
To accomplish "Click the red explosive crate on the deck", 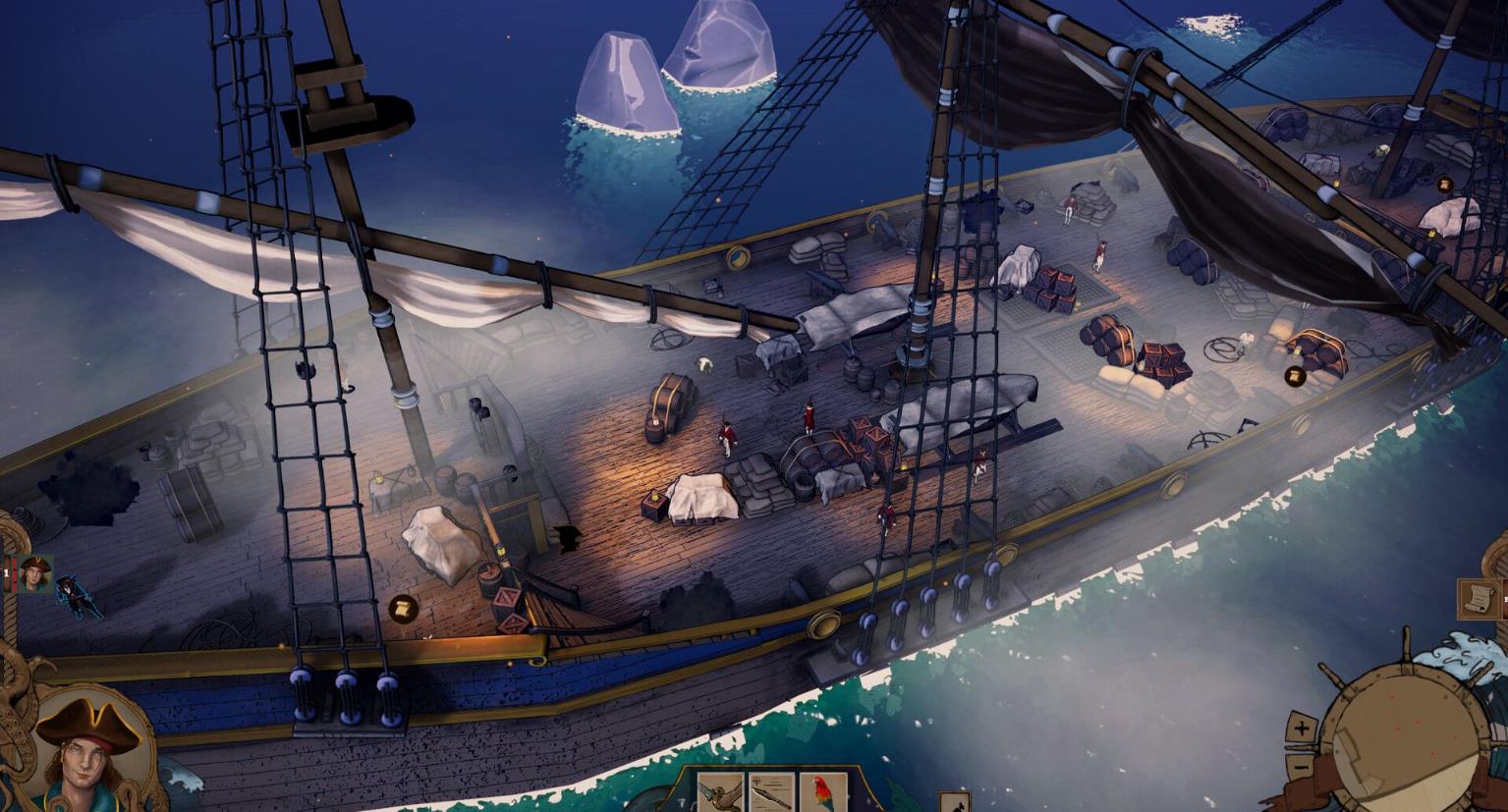I will (x=506, y=596).
